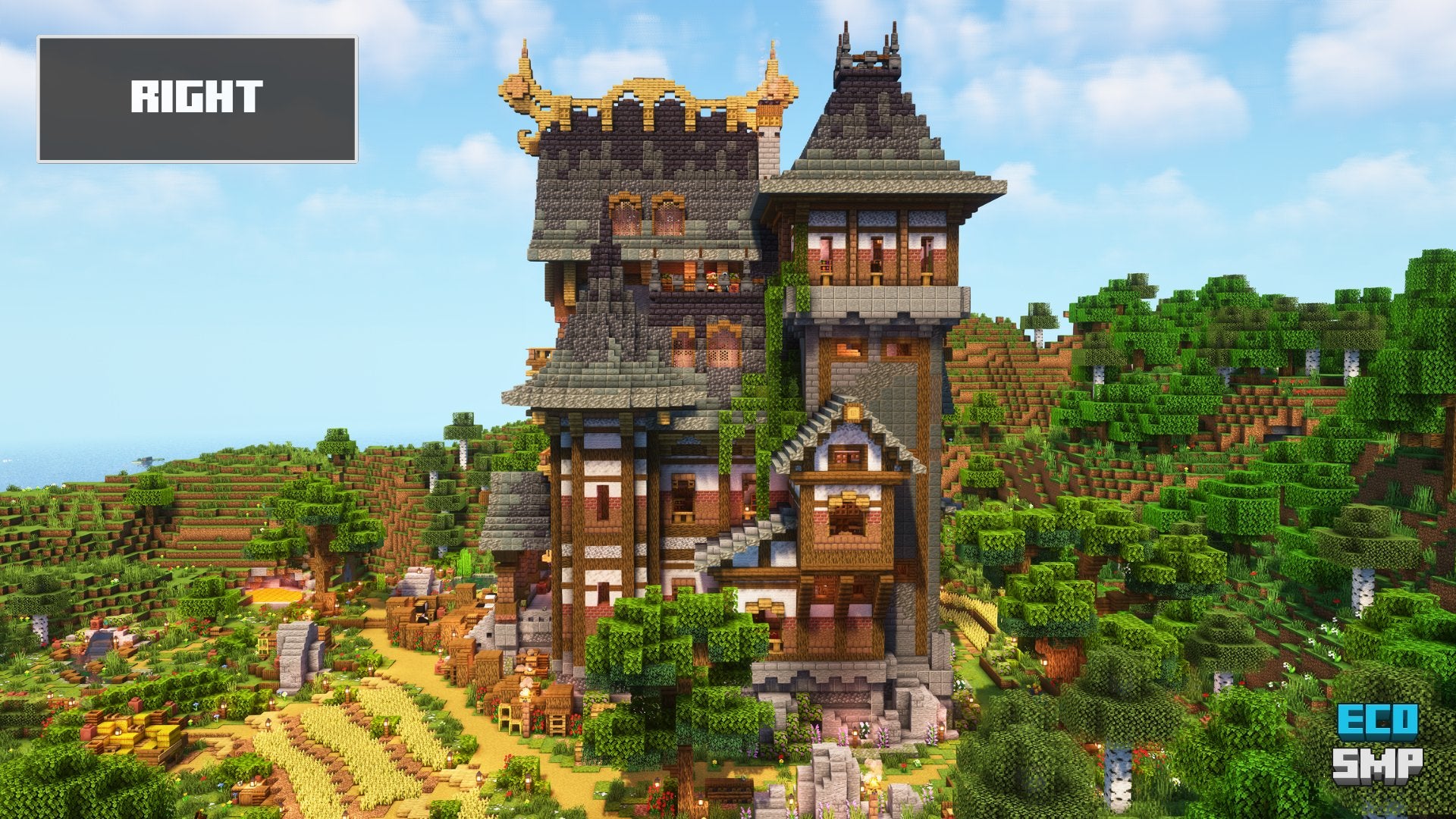Click the RIGHT view label button
This screenshot has width=1456, height=819.
[197, 99]
